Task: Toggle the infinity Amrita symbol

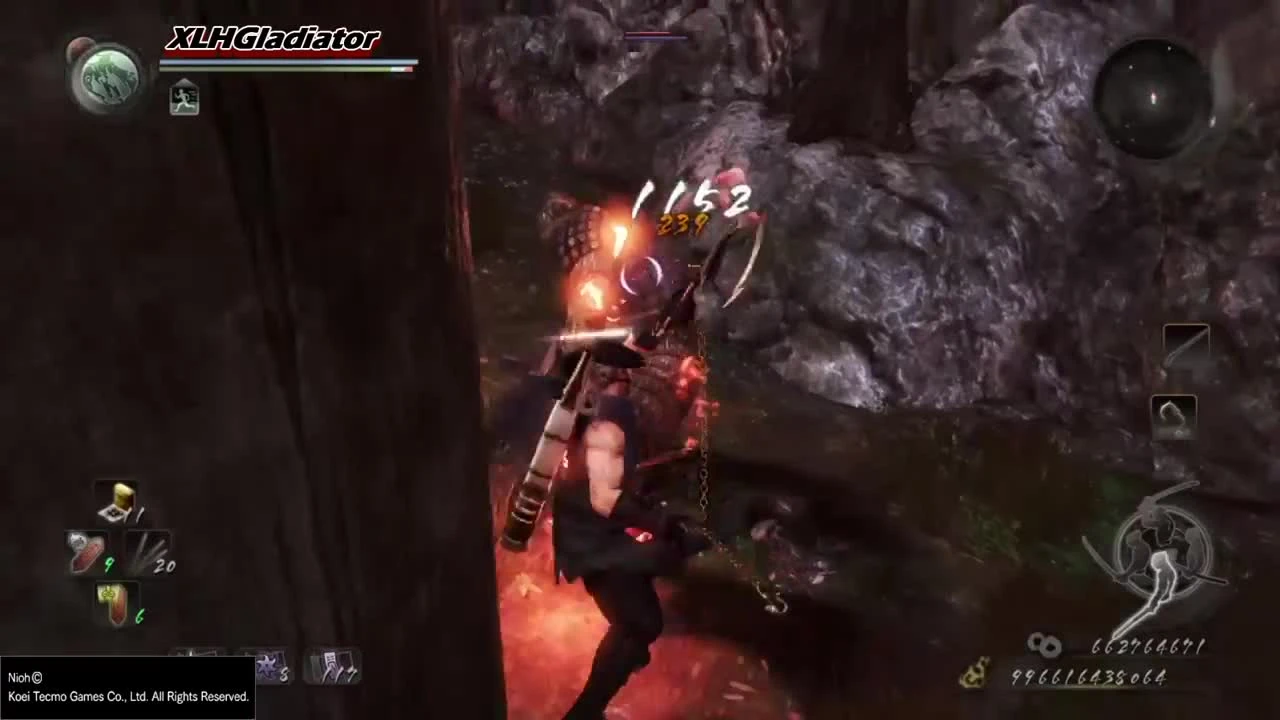Action: pos(1044,646)
